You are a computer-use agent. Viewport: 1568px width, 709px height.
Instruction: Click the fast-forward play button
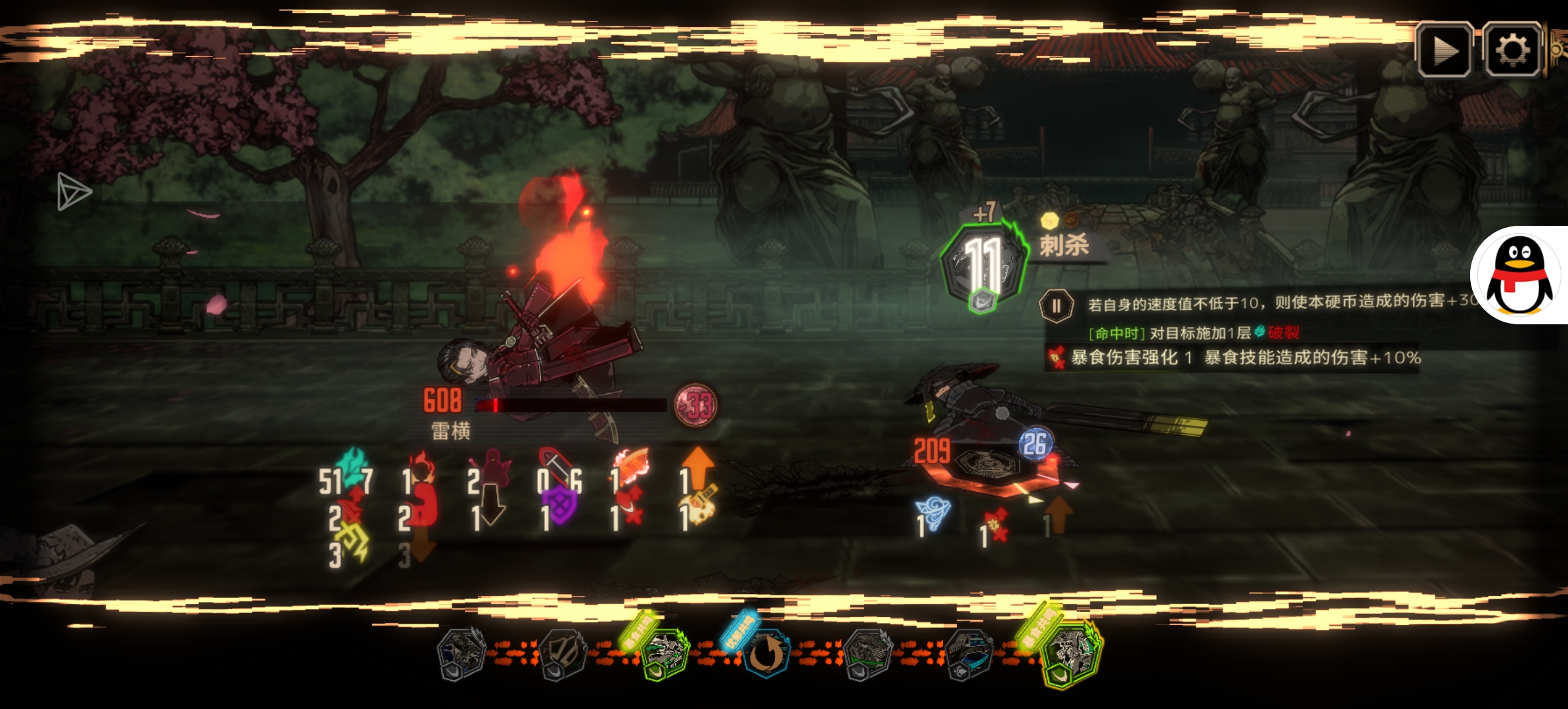[1444, 50]
